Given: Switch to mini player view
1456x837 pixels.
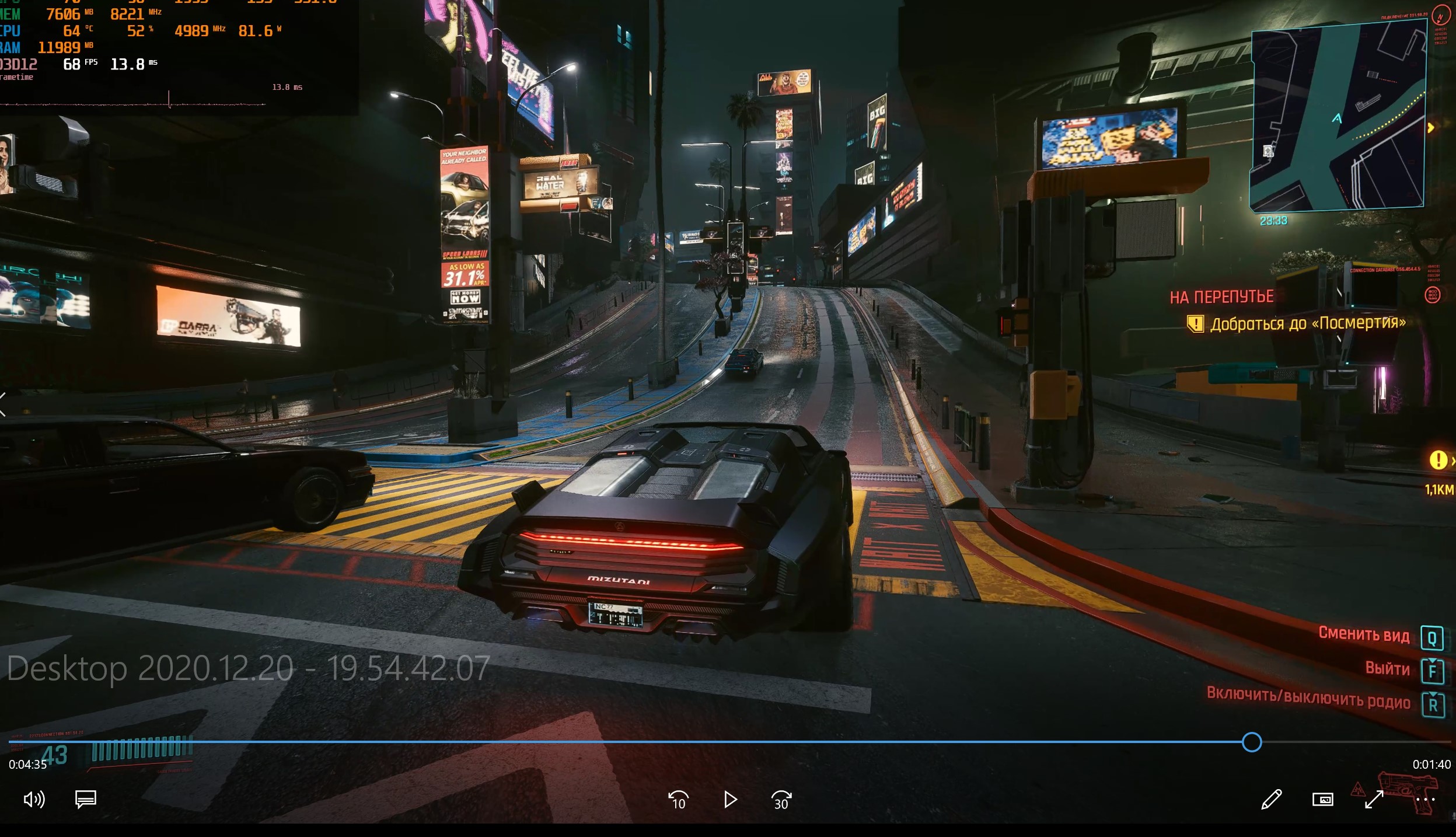Looking at the screenshot, I should pos(1322,800).
